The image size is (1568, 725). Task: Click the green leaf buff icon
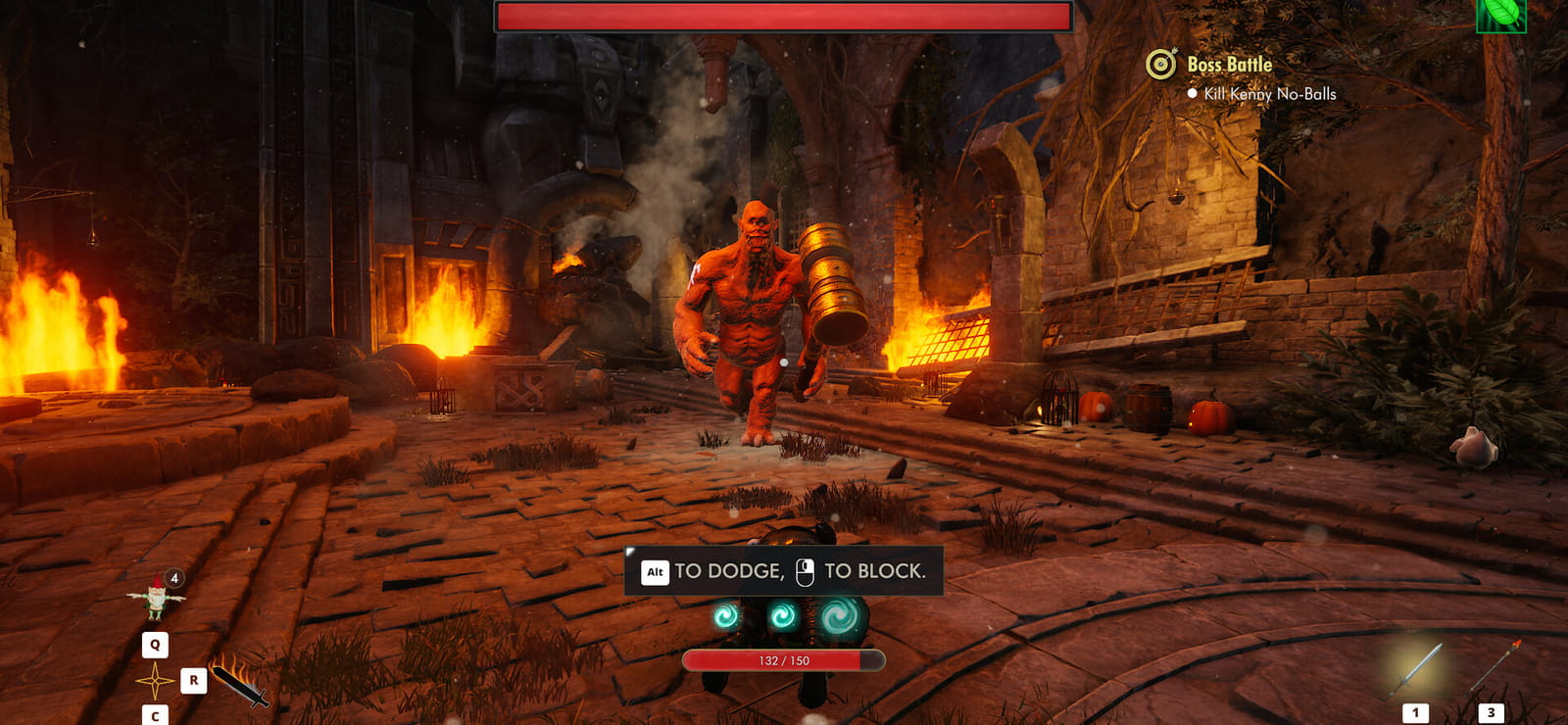(1500, 15)
